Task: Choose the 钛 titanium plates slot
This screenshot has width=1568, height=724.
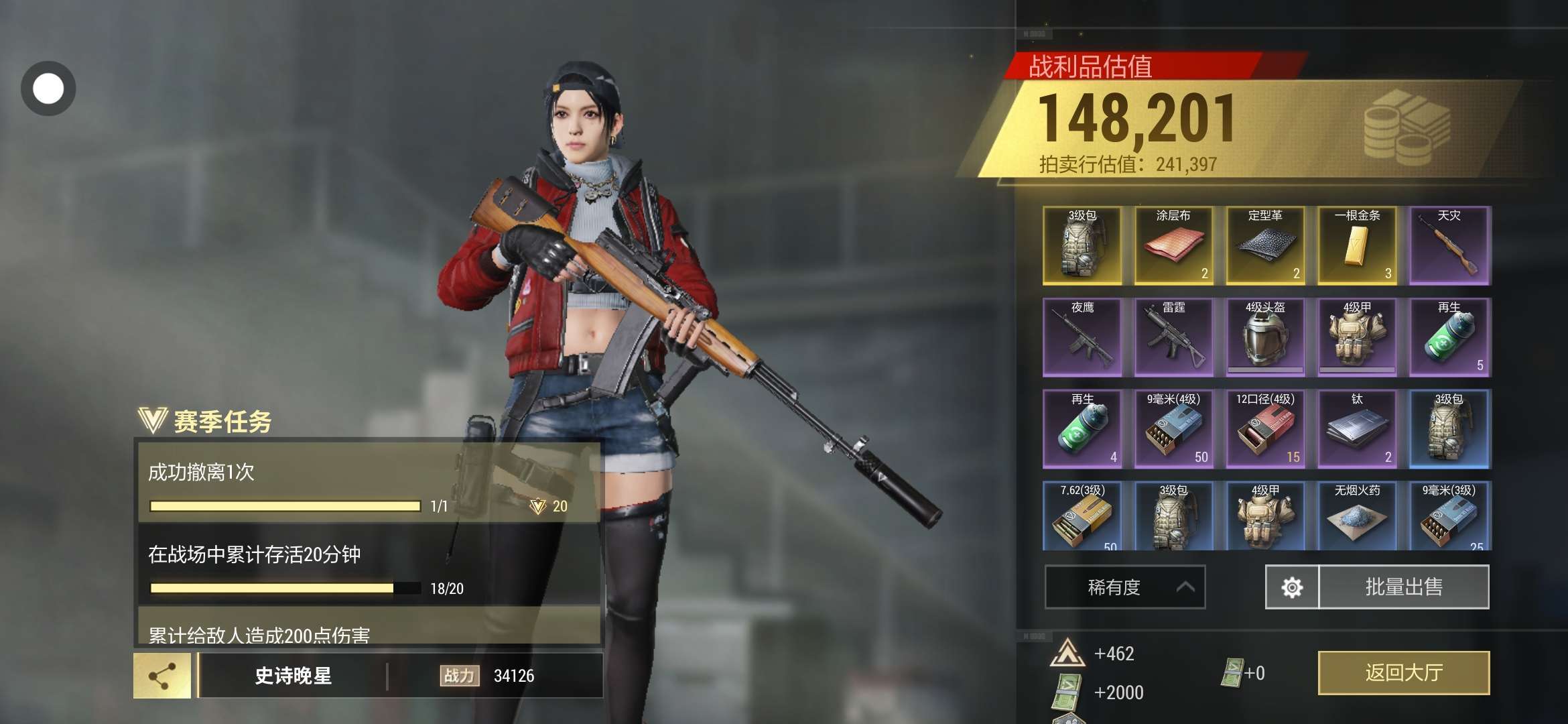Action: click(x=1357, y=429)
